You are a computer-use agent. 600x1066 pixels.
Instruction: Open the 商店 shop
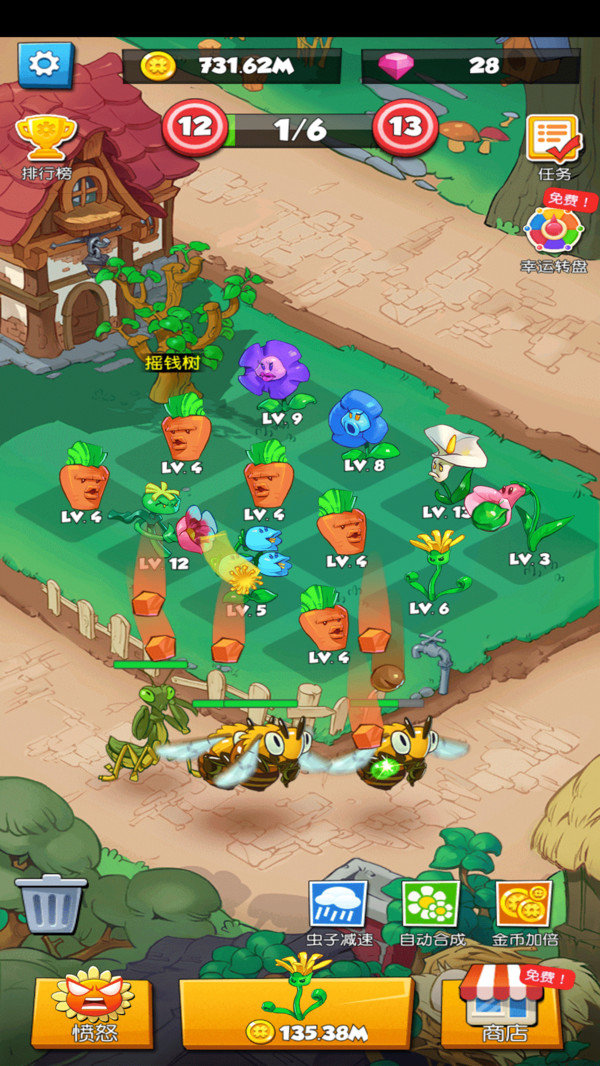point(502,1011)
